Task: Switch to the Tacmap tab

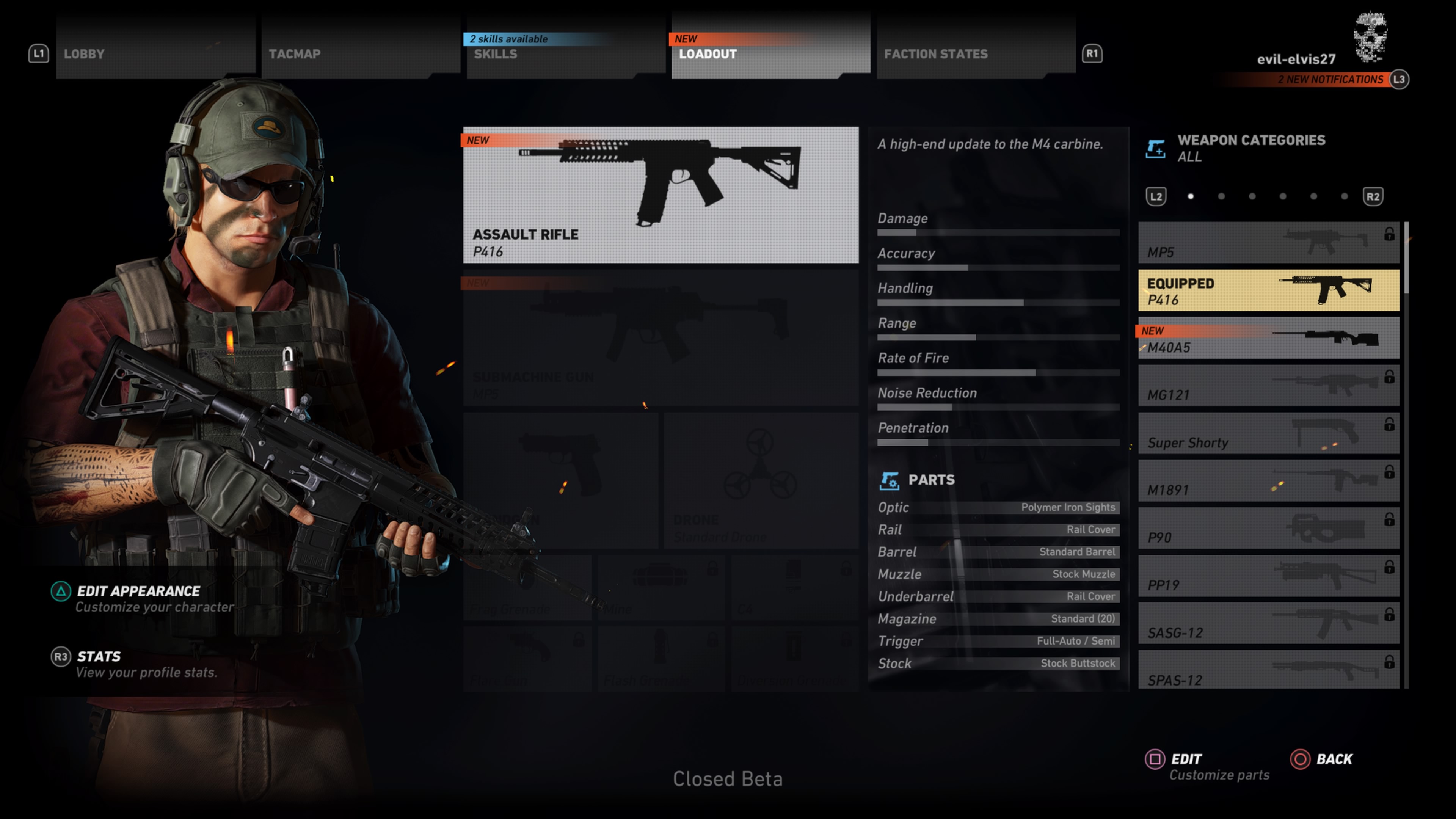Action: tap(360, 54)
